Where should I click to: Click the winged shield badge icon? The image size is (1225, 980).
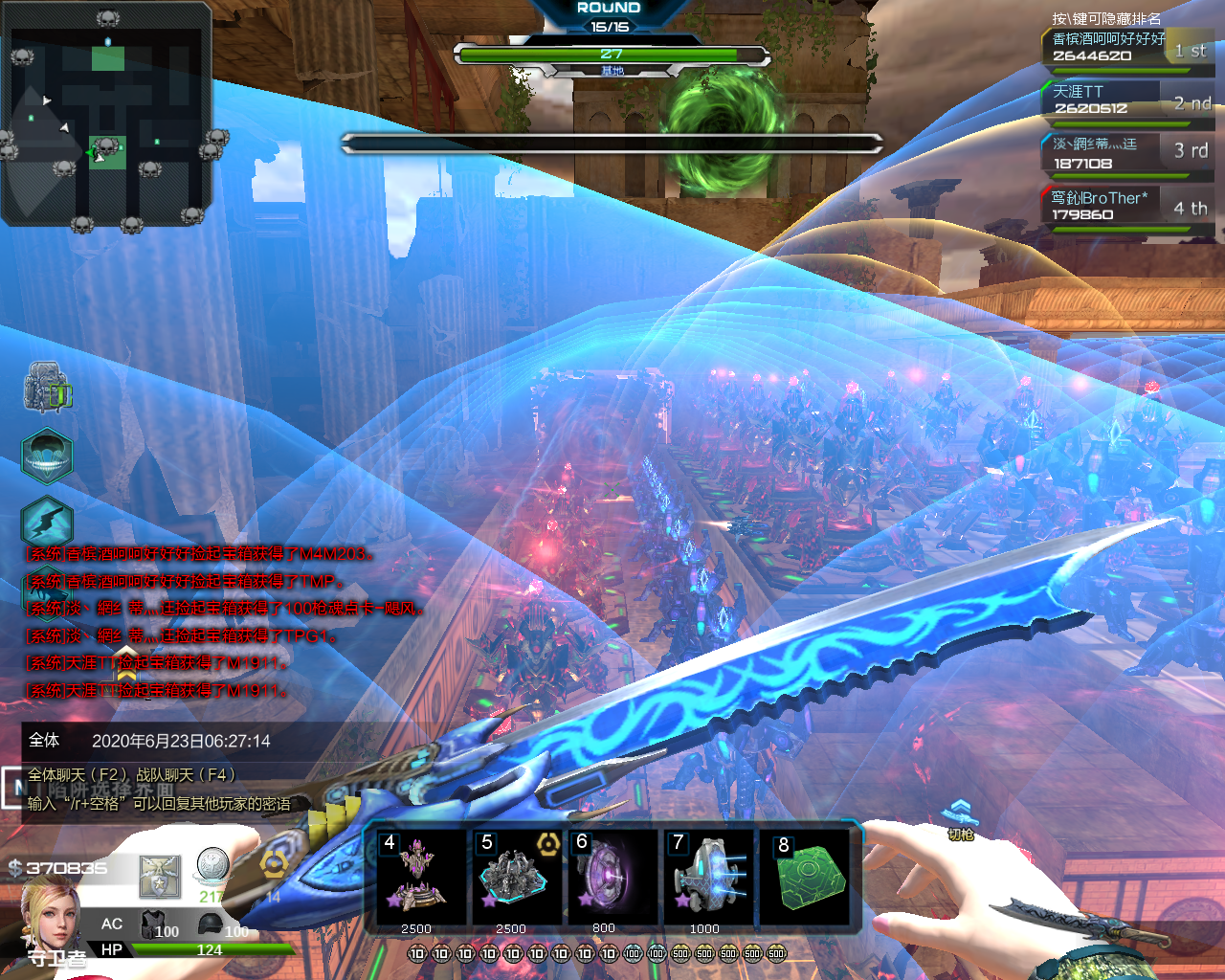[160, 878]
